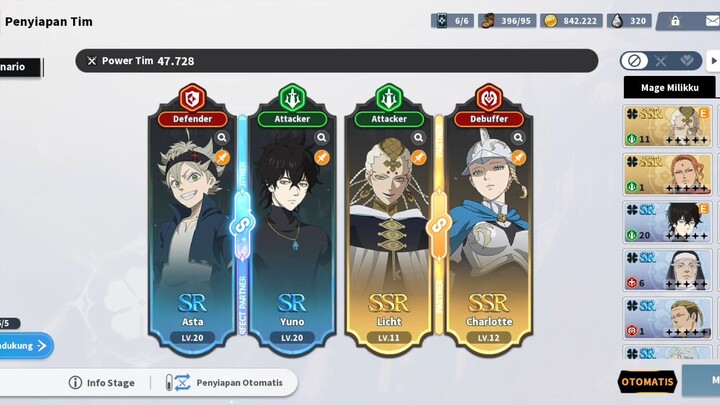Activate Penyiapan Otomatis auto setup
The width and height of the screenshot is (720, 405).
[228, 382]
